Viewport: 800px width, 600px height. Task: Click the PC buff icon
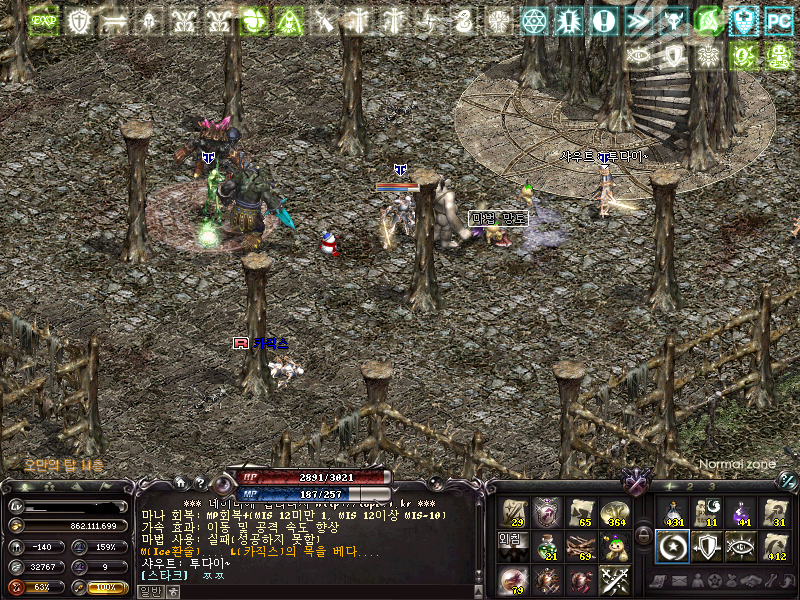(778, 20)
